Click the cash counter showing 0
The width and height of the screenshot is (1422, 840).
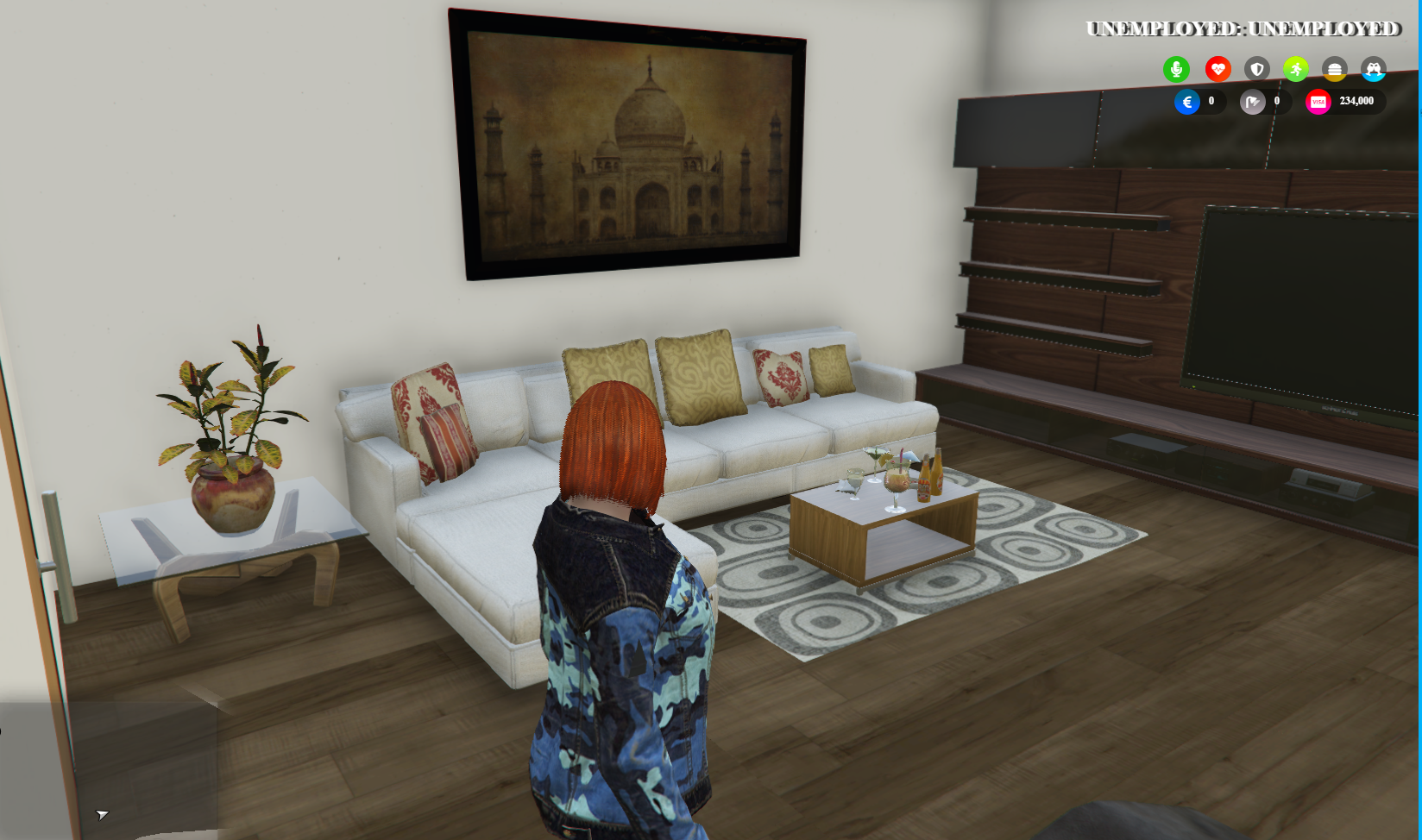[x=1211, y=101]
